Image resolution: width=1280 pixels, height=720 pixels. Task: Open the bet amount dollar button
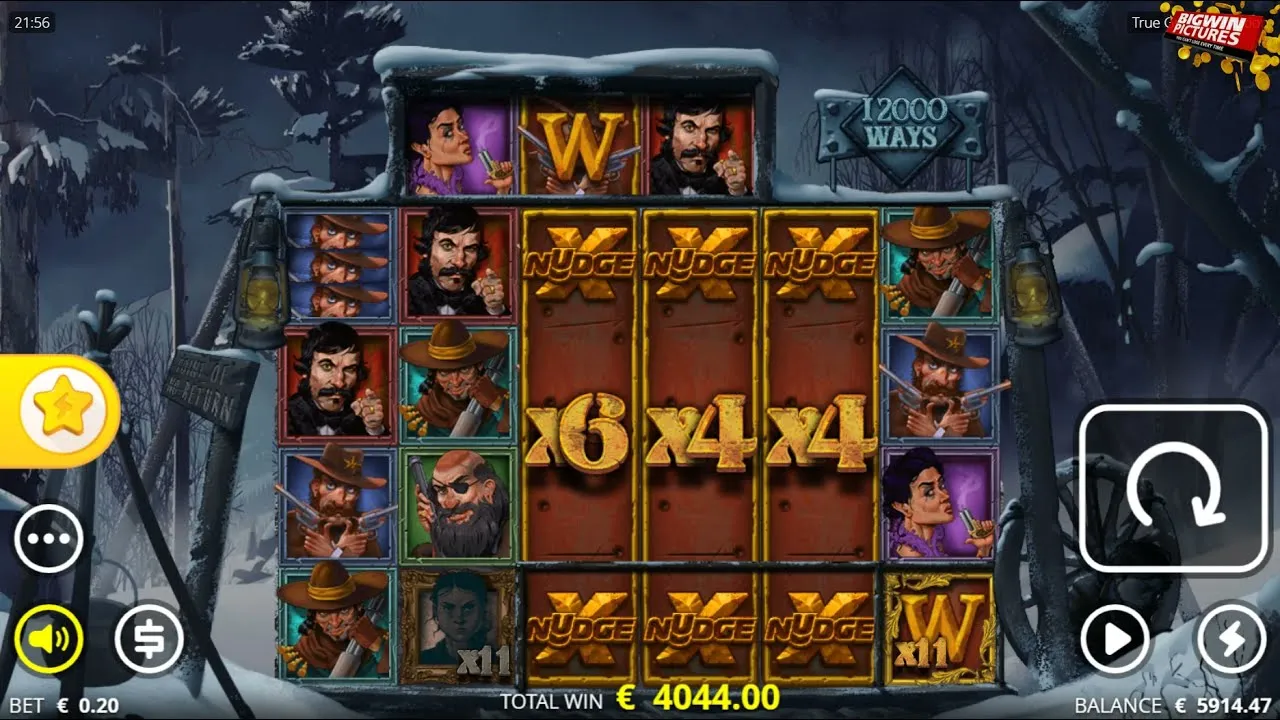coord(148,638)
